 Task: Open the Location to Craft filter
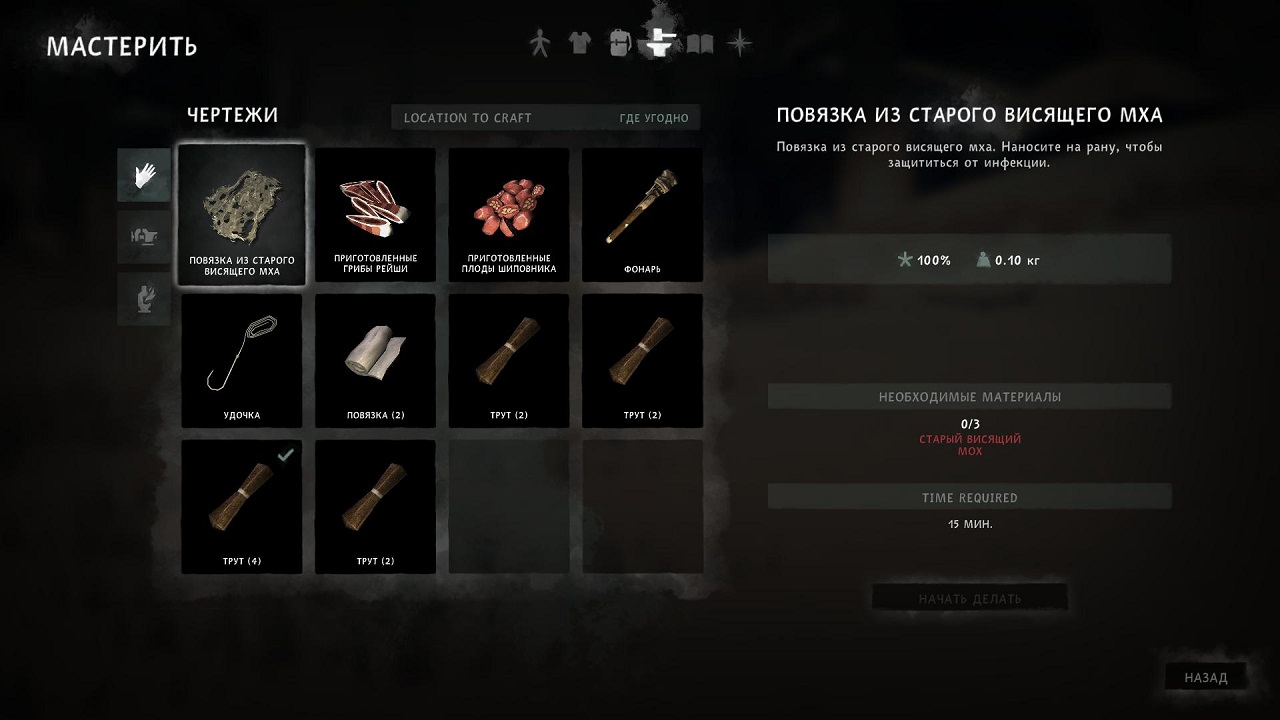[546, 118]
